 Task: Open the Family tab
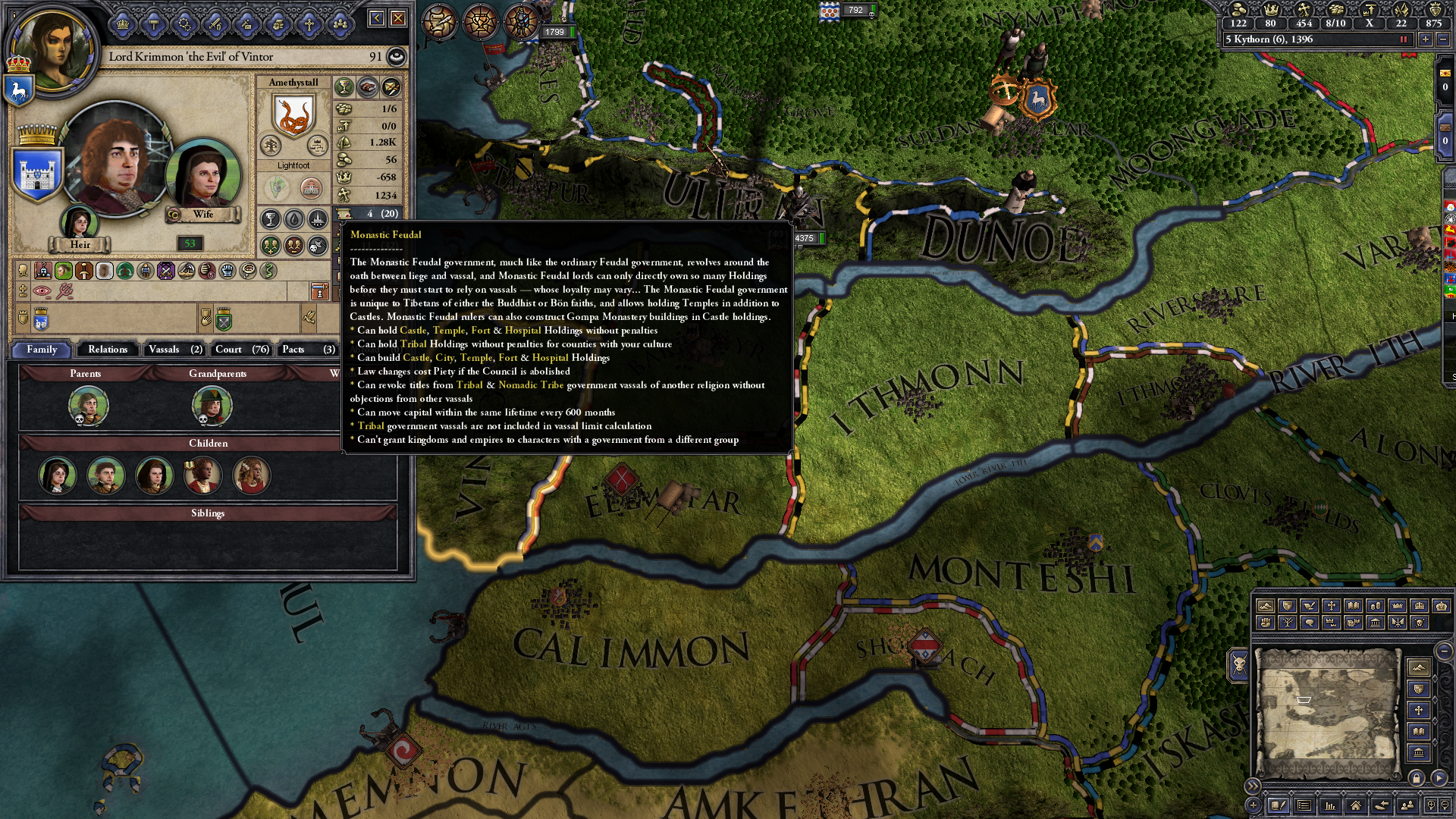click(42, 350)
